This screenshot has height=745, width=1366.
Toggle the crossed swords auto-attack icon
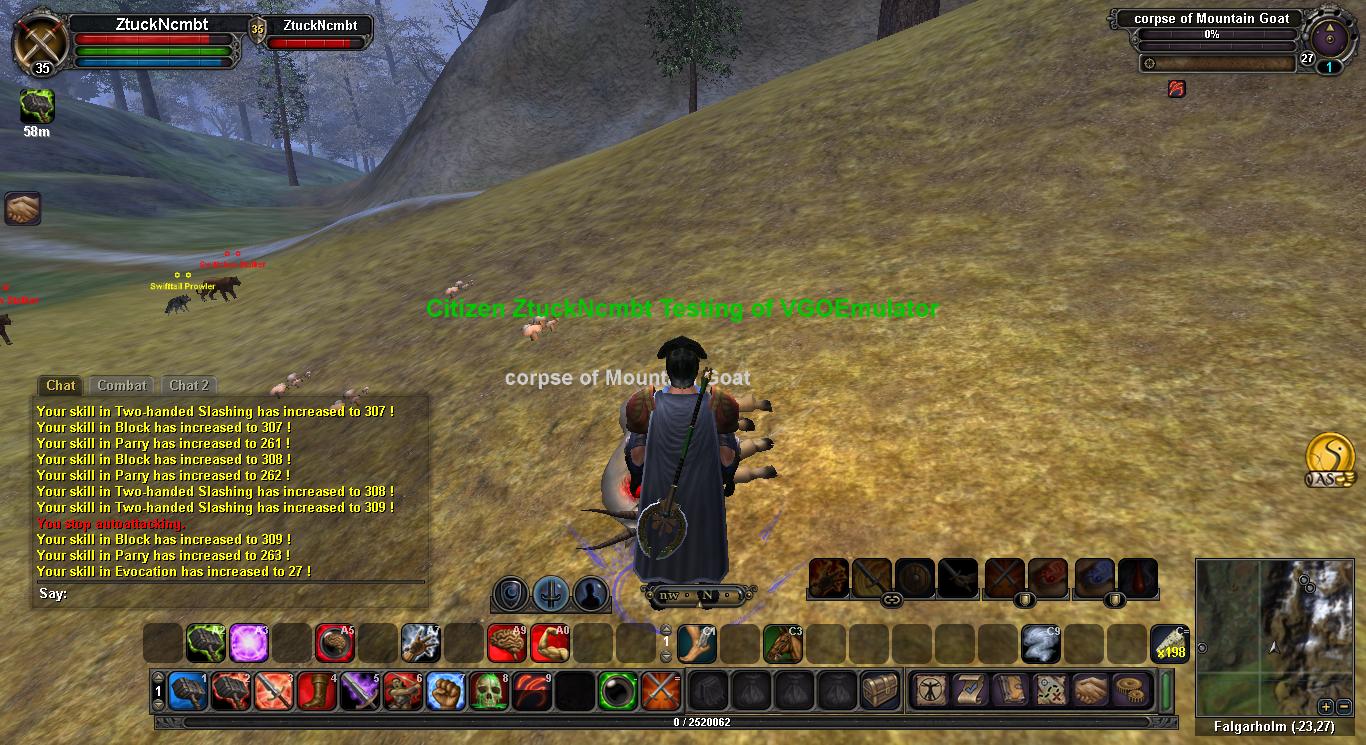click(x=661, y=691)
